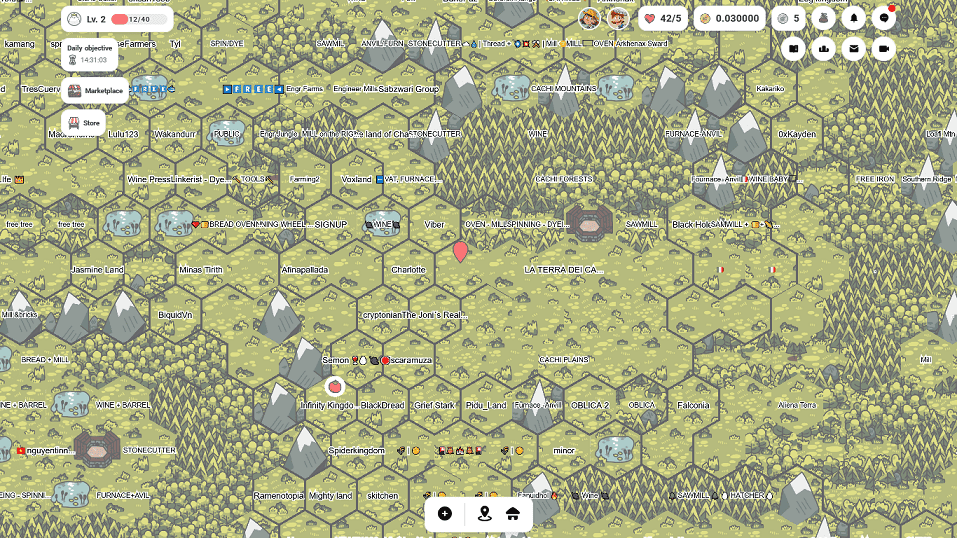The height and width of the screenshot is (538, 957).
Task: Go to home via house icon
Action: tap(513, 514)
